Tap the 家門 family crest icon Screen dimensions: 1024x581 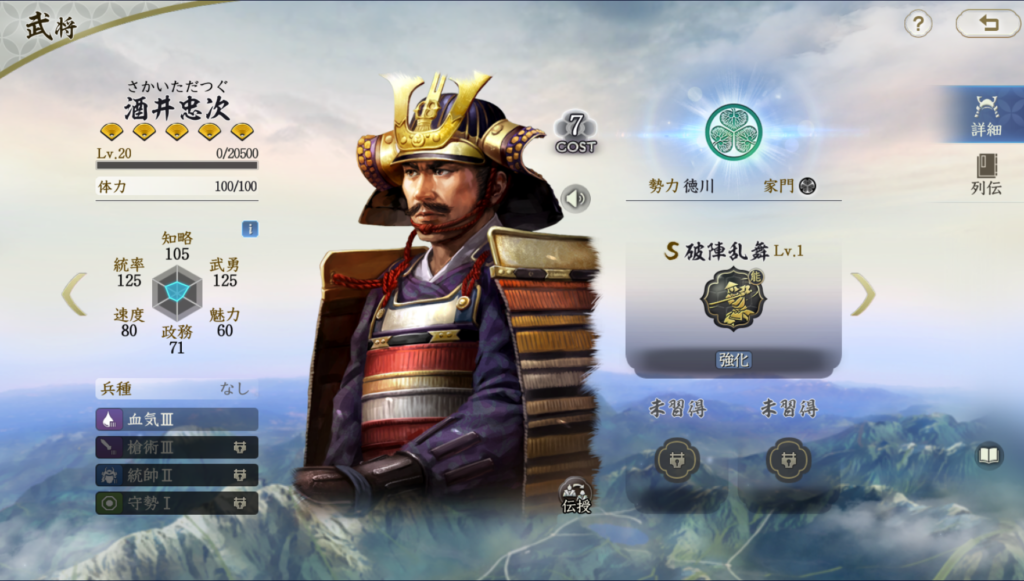click(x=808, y=186)
